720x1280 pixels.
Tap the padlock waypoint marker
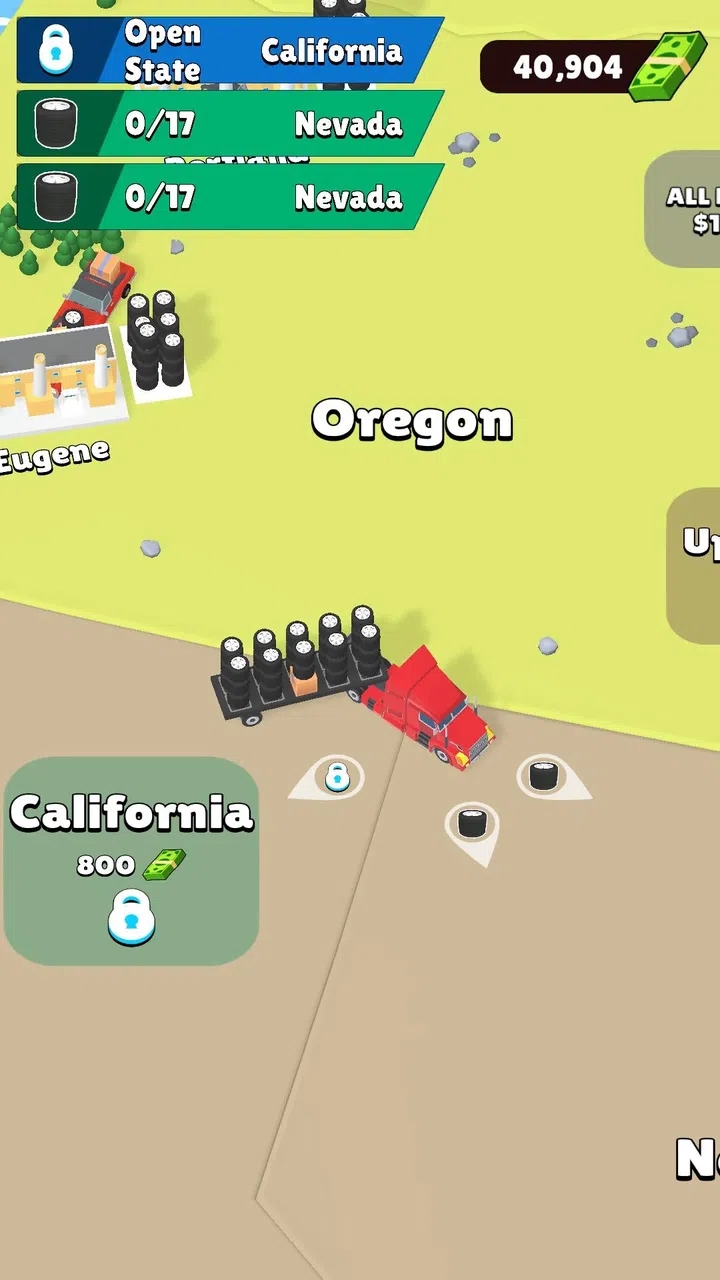click(336, 776)
